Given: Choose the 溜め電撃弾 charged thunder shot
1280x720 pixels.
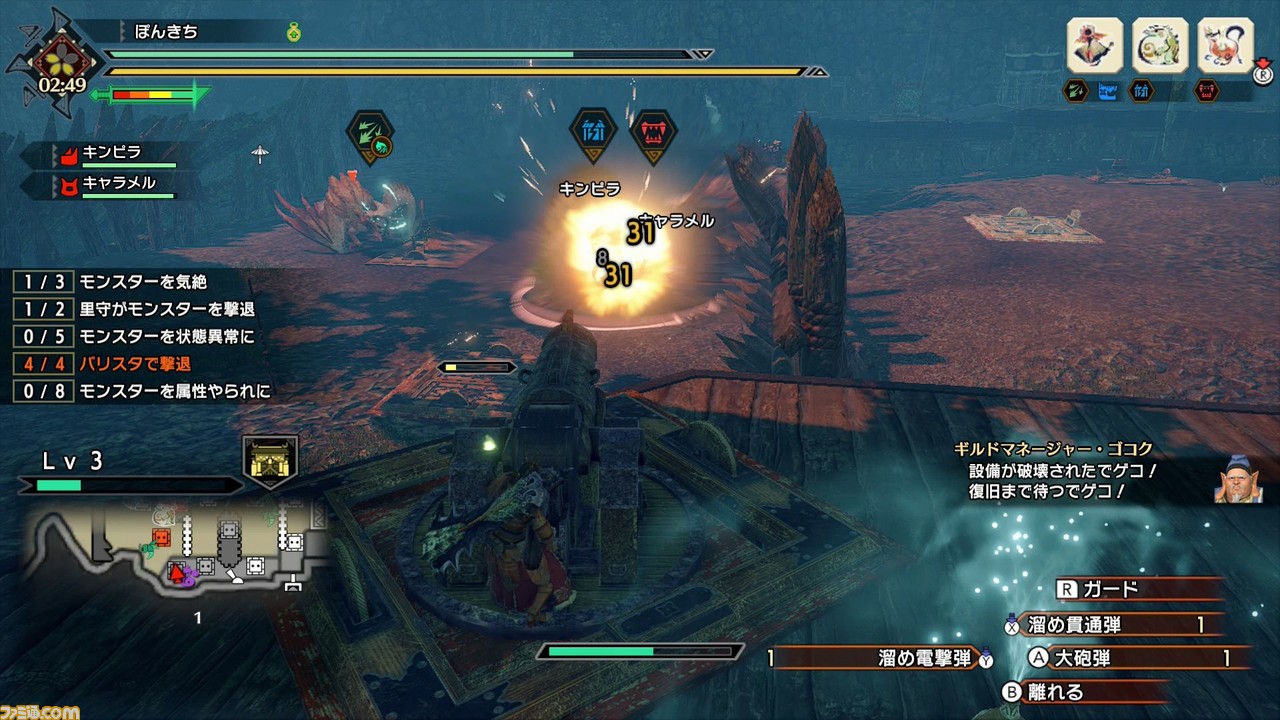Looking at the screenshot, I should point(880,658).
